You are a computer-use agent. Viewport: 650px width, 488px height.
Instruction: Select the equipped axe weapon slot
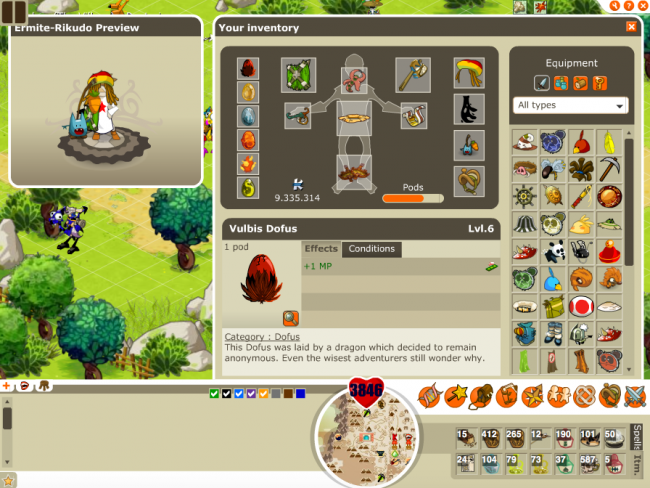tap(412, 74)
